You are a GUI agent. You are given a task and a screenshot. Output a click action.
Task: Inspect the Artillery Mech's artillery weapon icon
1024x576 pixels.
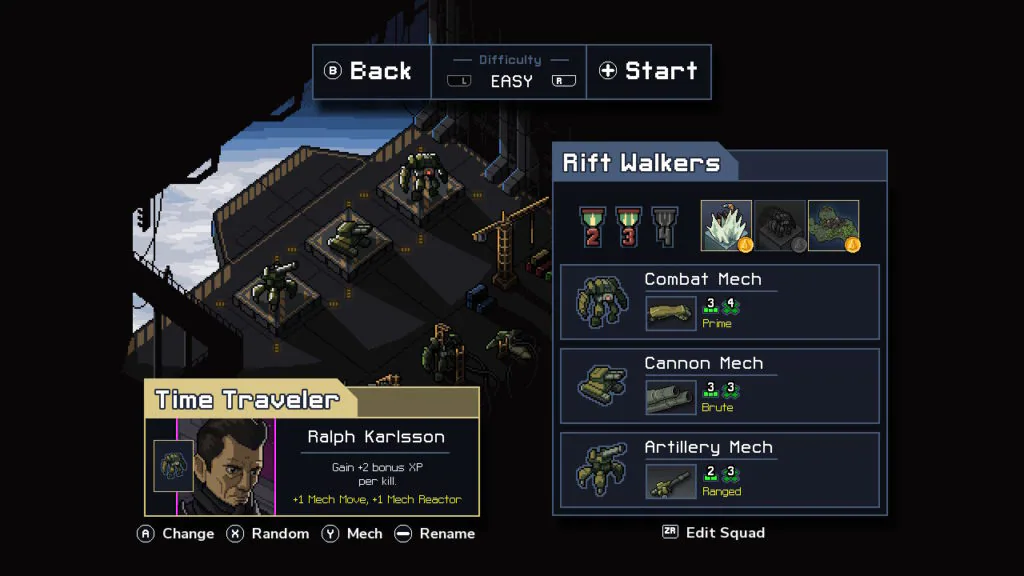pos(671,481)
